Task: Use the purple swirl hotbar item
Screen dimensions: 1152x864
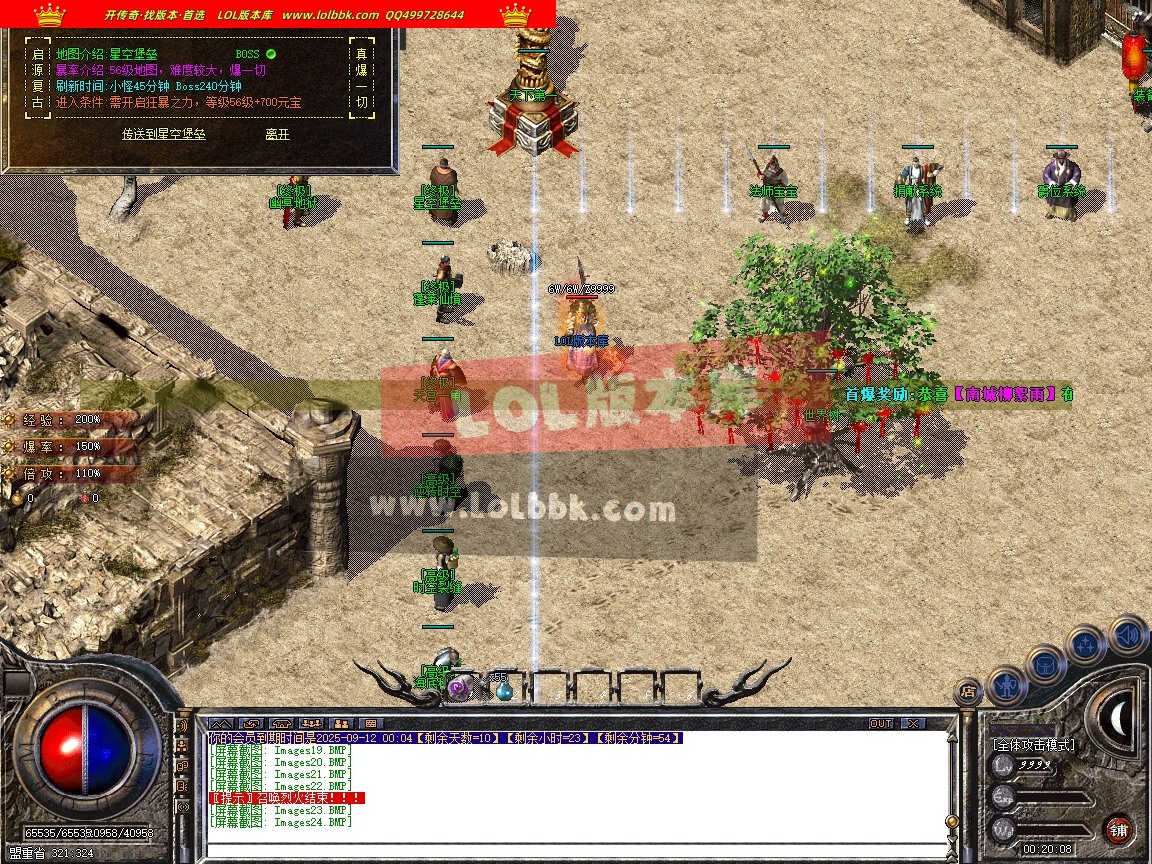Action: 459,687
